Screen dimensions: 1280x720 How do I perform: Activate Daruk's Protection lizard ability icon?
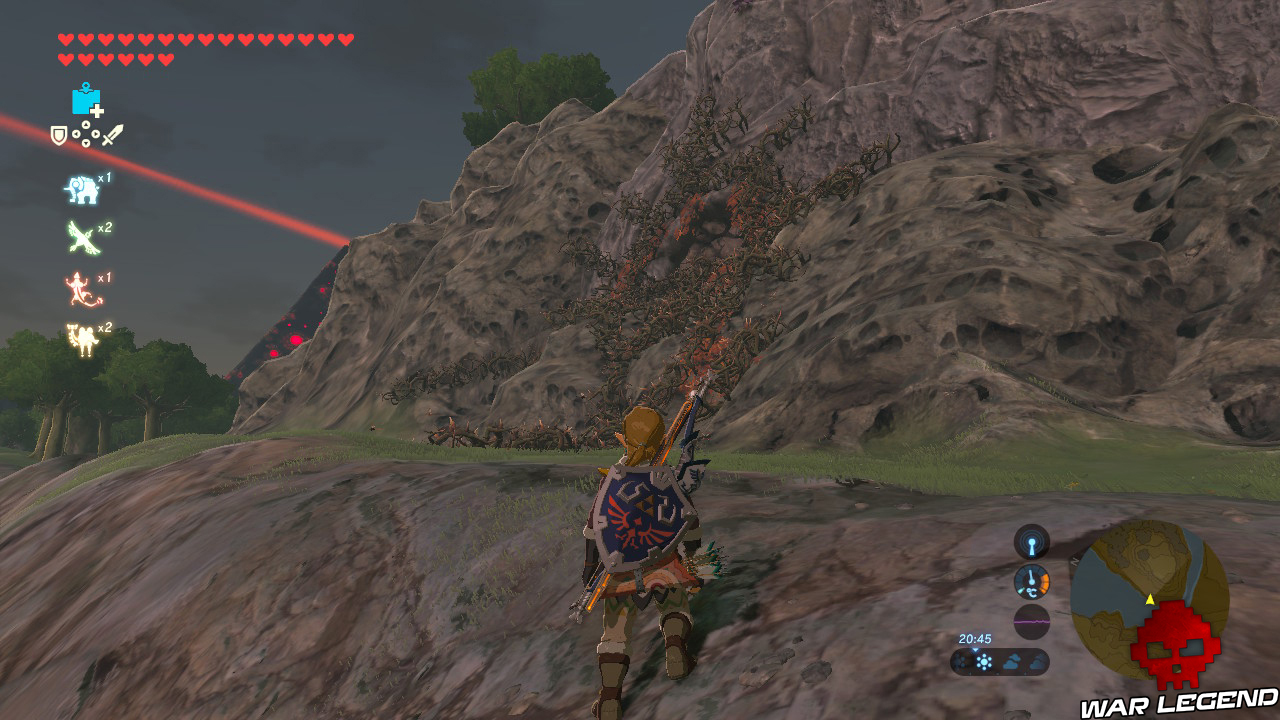[x=79, y=287]
